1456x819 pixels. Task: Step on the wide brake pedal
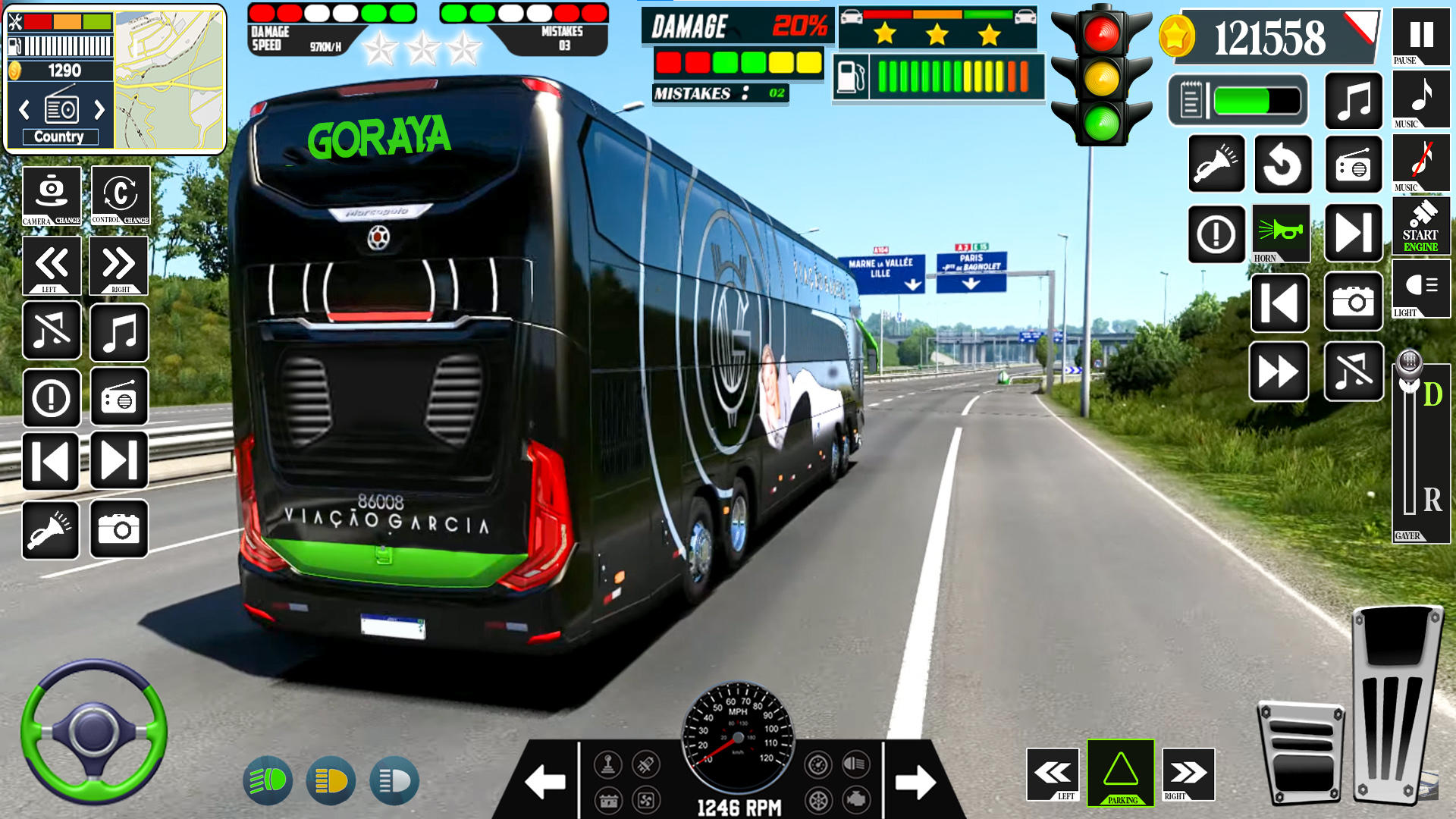pyautogui.click(x=1301, y=752)
